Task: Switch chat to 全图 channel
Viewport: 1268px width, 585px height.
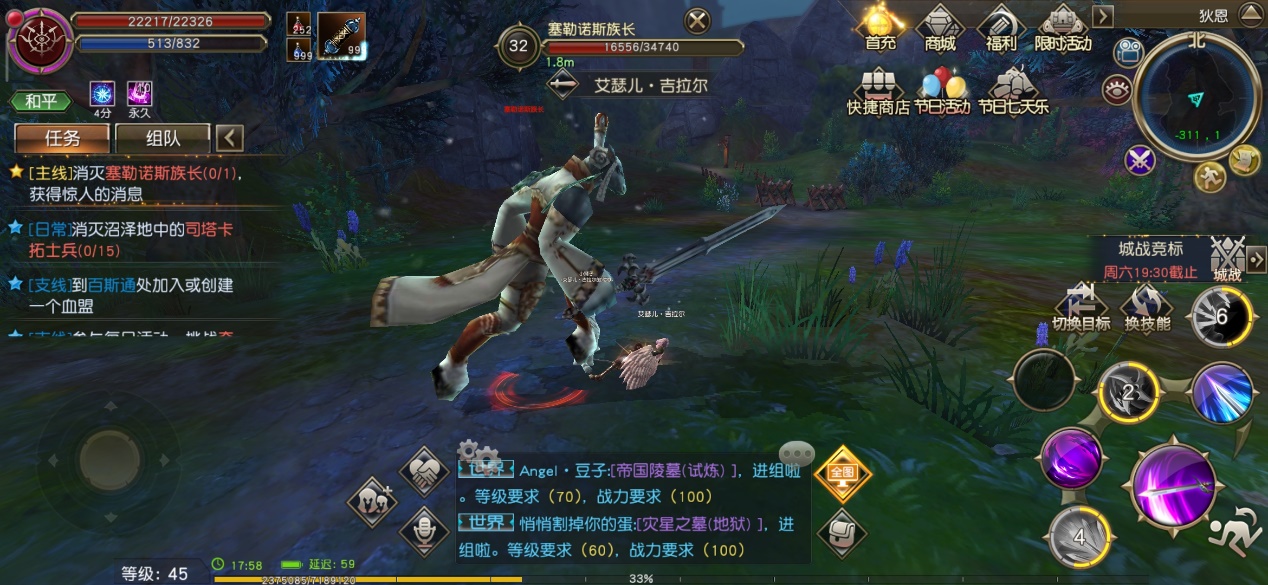Action: [x=841, y=472]
